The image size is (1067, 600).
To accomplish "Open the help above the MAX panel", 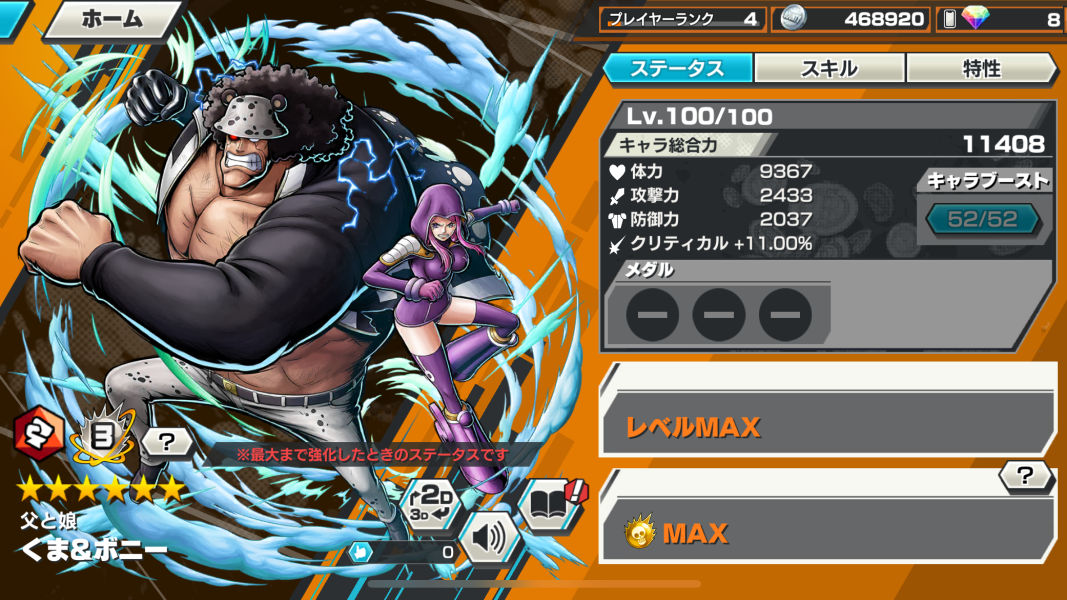I will click(x=1027, y=477).
